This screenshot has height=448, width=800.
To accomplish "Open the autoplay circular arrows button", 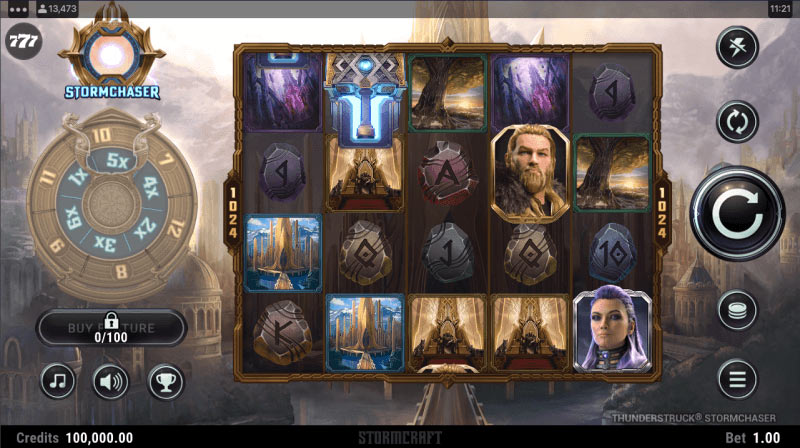I will click(738, 122).
